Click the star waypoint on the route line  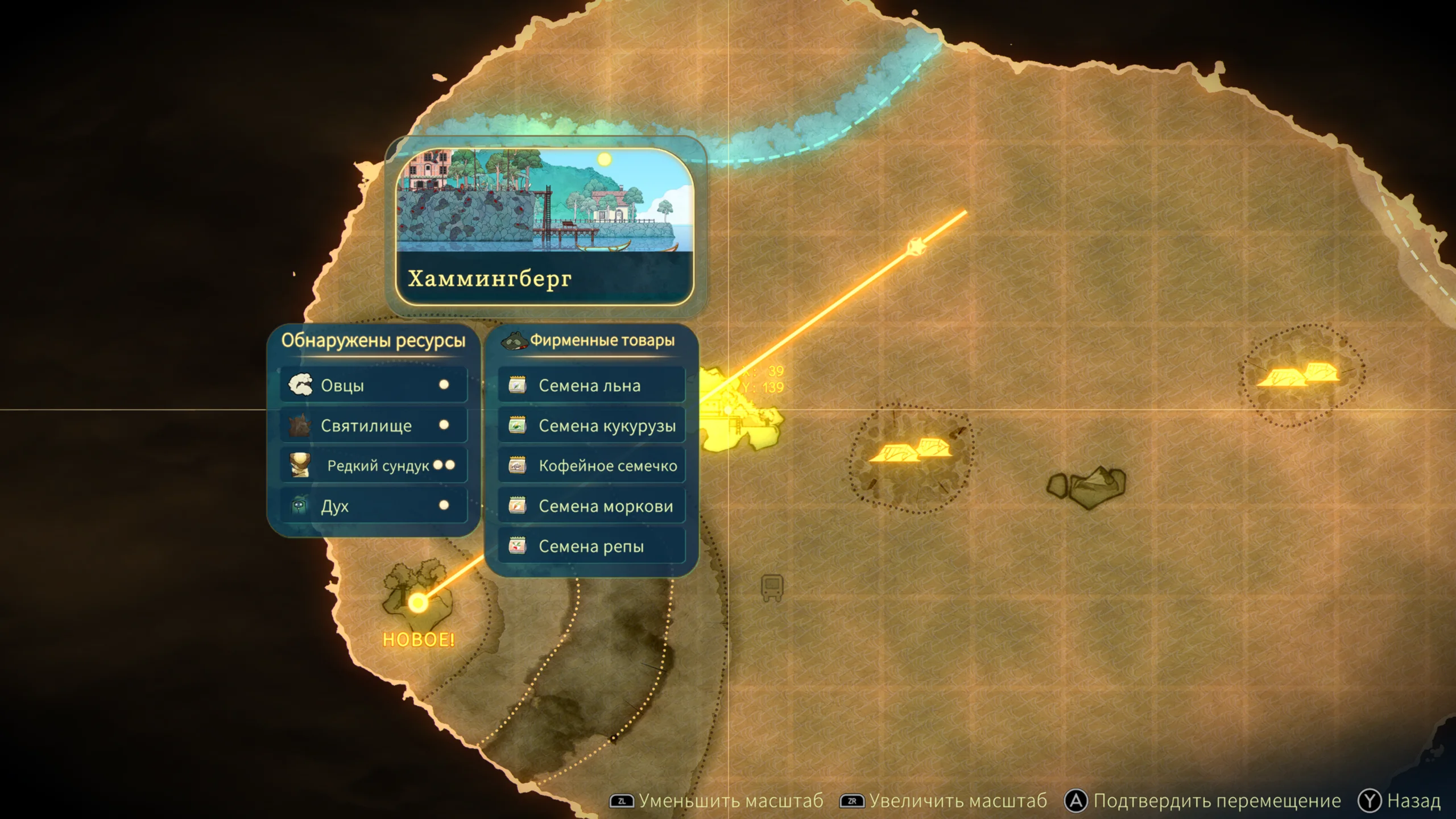pyautogui.click(x=916, y=247)
